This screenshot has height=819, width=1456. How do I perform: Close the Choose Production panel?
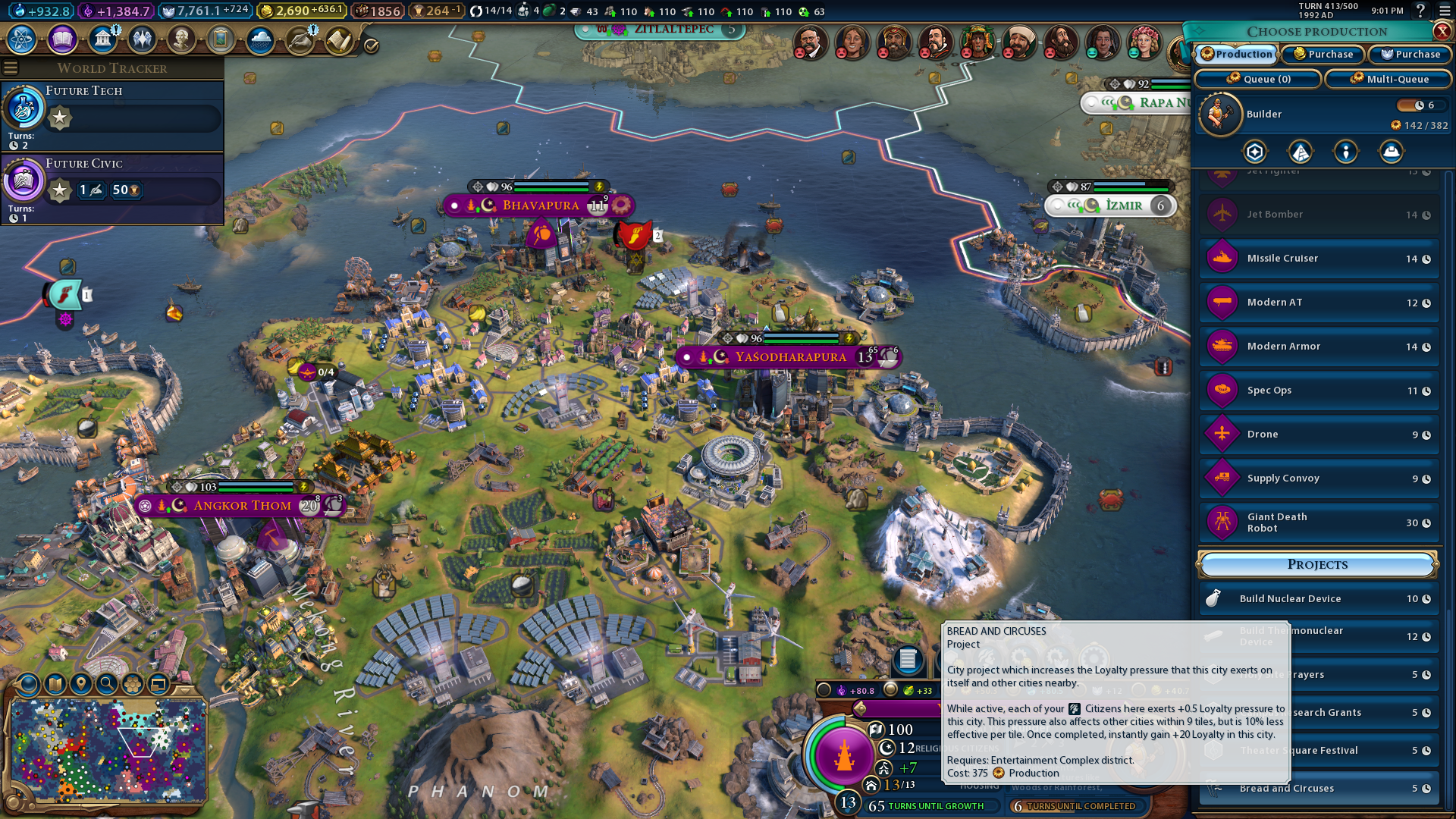1442,31
